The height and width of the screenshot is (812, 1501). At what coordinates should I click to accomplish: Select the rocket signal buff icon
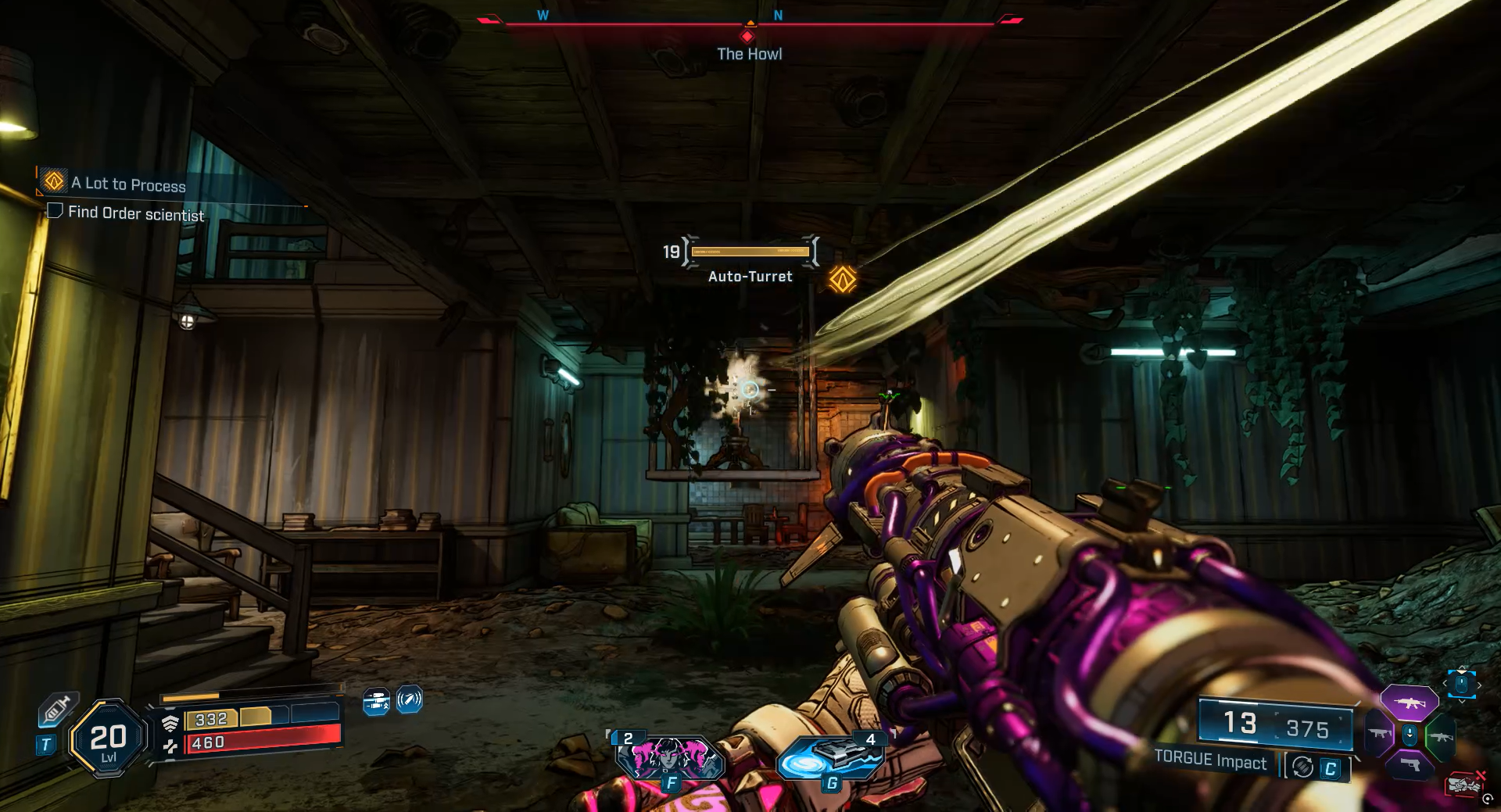(x=410, y=699)
